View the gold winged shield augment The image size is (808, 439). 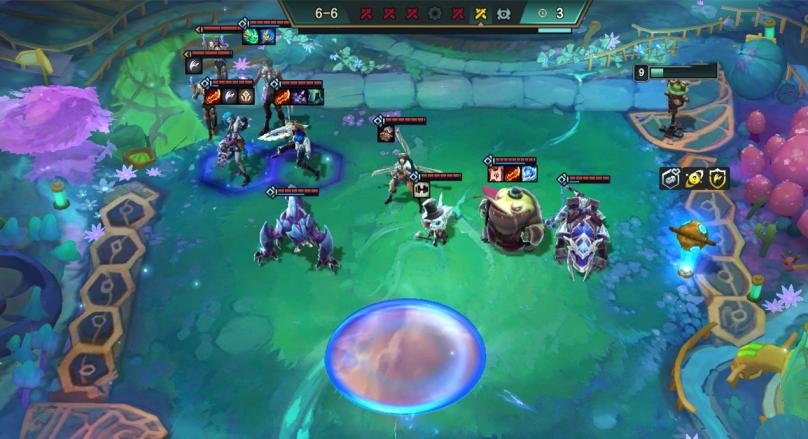tap(718, 179)
